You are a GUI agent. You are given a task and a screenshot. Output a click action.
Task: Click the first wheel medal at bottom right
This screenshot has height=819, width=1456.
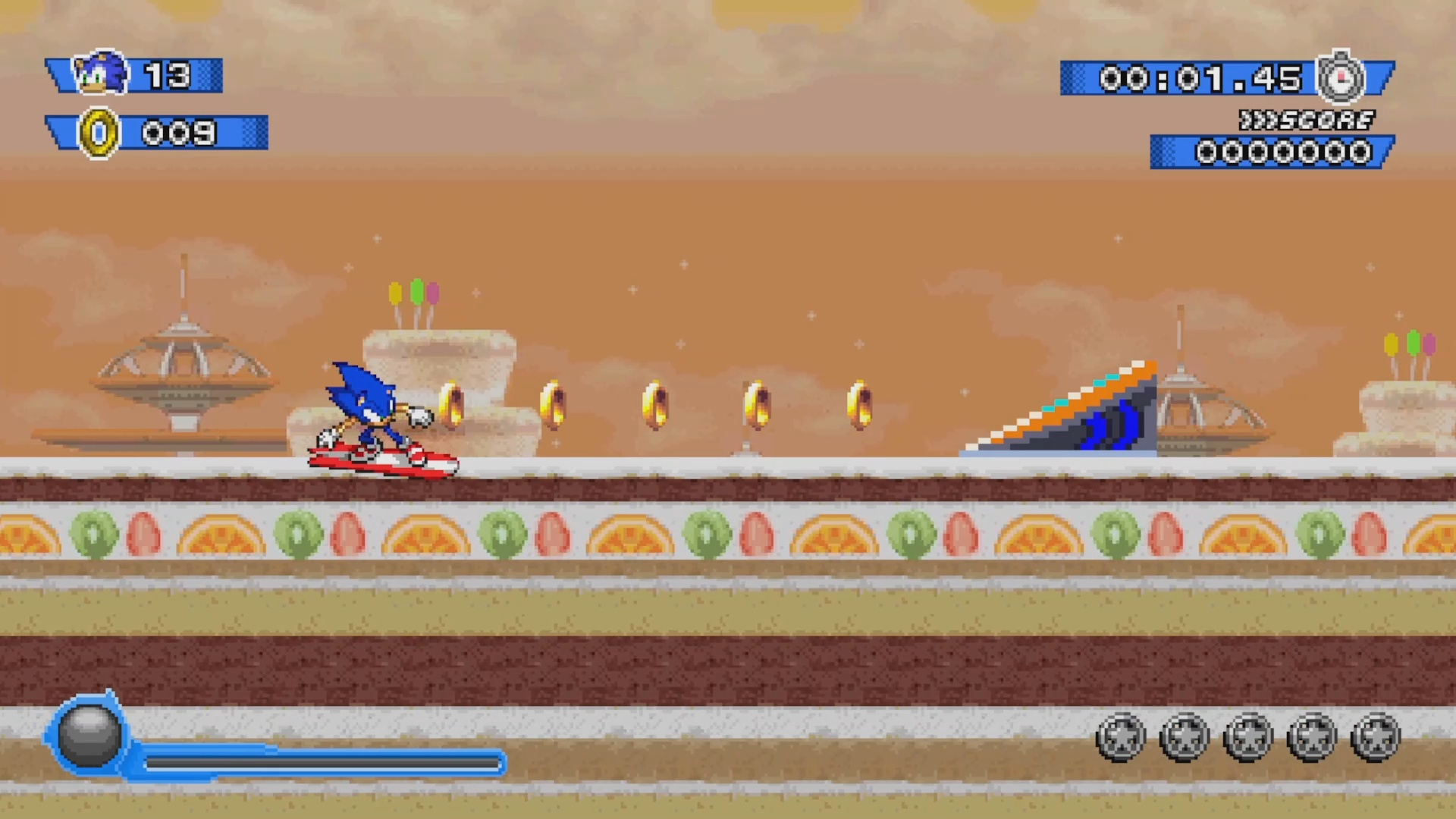(1120, 736)
